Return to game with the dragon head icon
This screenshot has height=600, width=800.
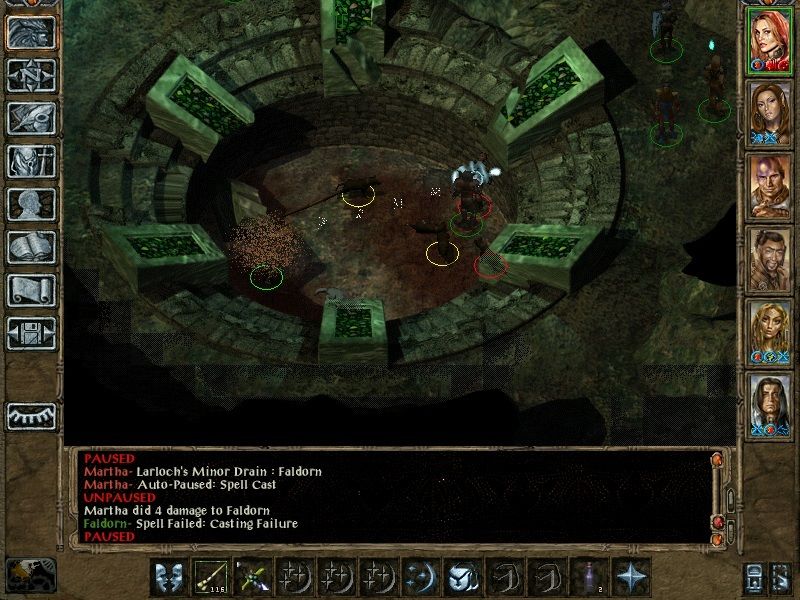(31, 32)
